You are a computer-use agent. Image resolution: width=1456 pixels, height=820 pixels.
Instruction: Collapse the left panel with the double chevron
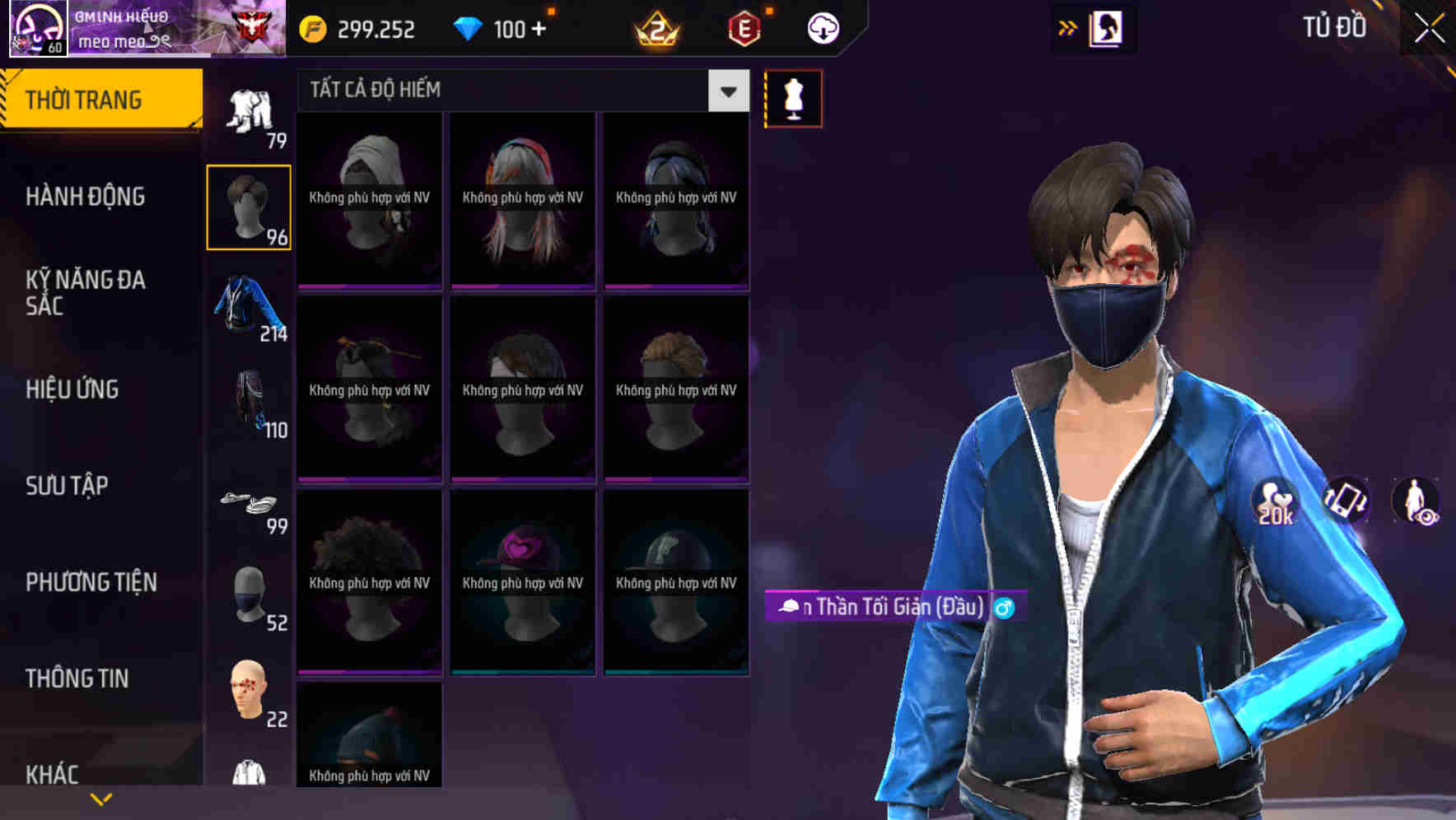pos(1068,26)
